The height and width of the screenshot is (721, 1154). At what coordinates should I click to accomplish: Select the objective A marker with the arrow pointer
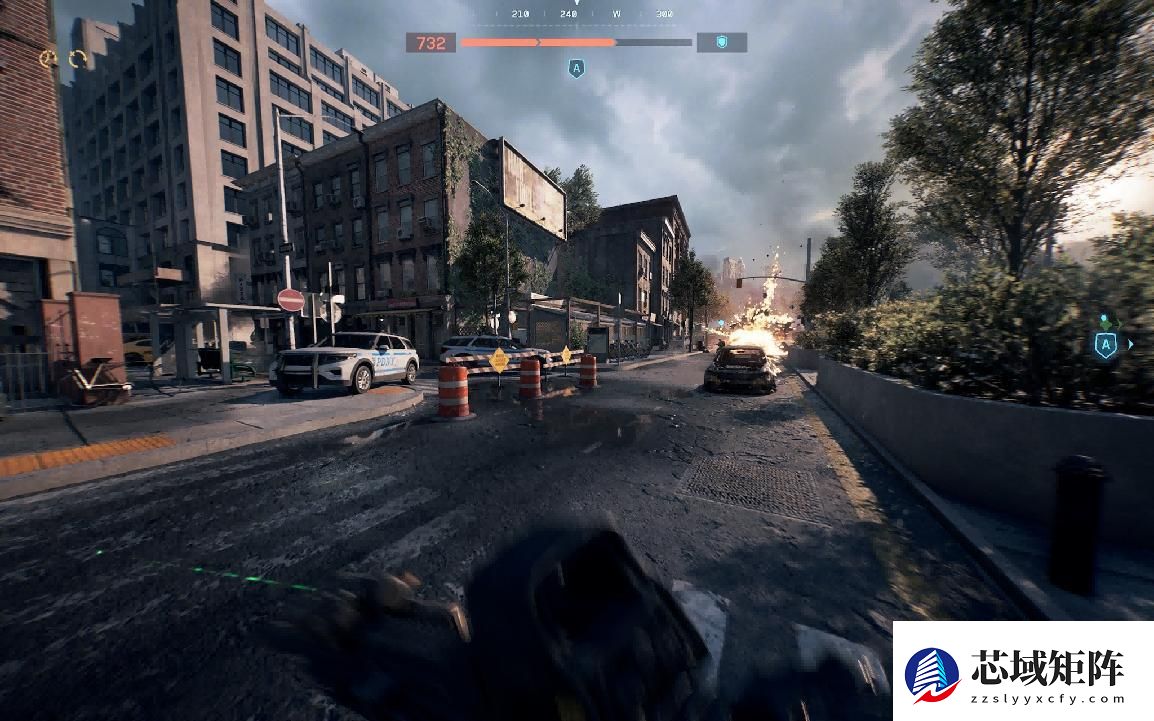click(1105, 346)
